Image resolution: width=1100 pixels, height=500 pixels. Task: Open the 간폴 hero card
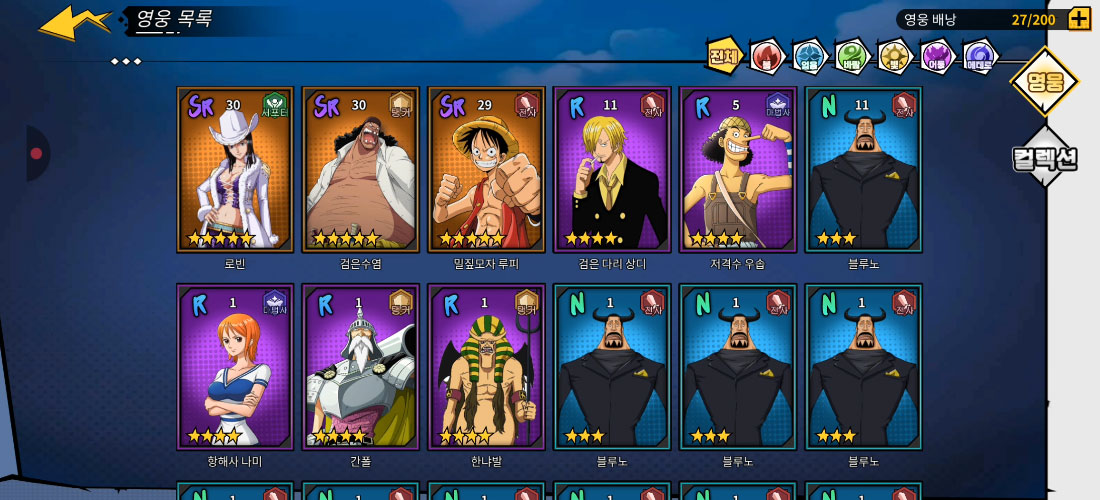[360, 366]
